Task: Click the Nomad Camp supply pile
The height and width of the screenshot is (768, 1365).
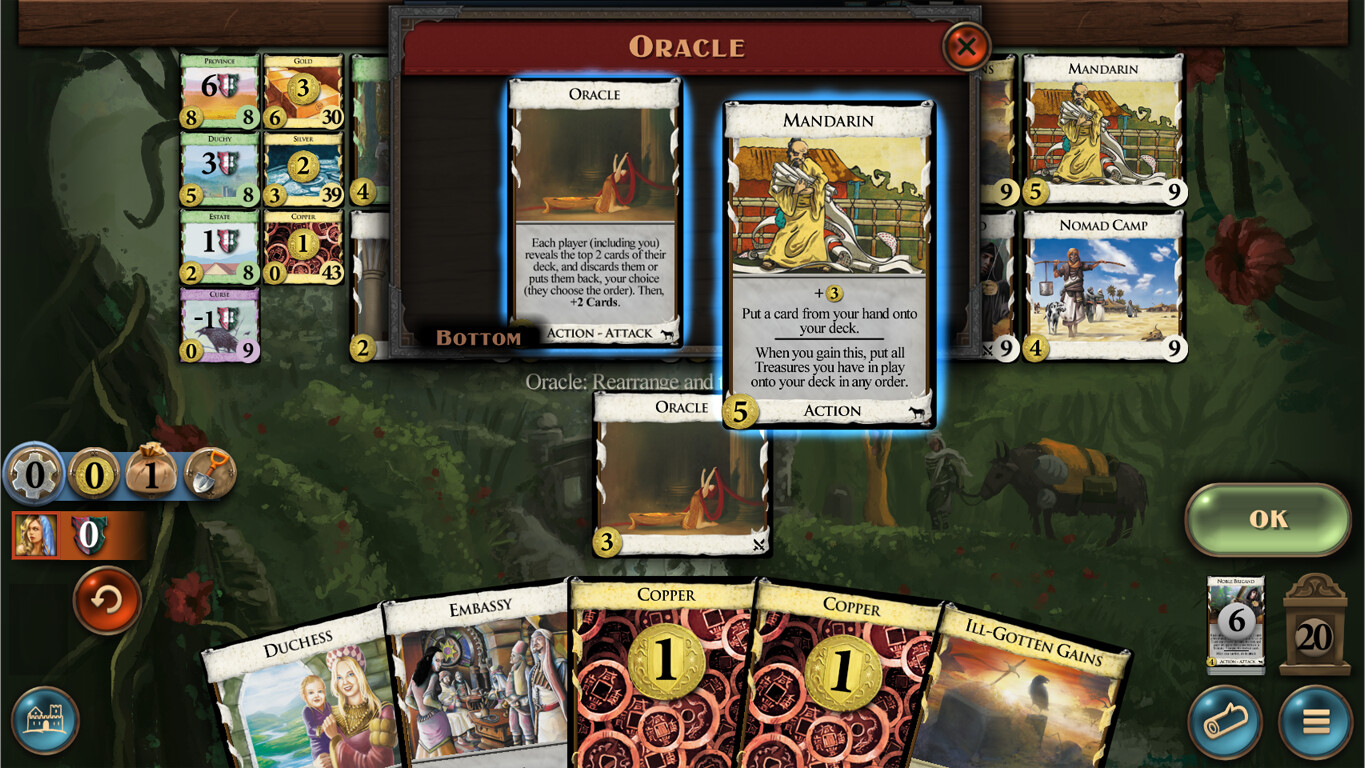Action: point(1103,280)
